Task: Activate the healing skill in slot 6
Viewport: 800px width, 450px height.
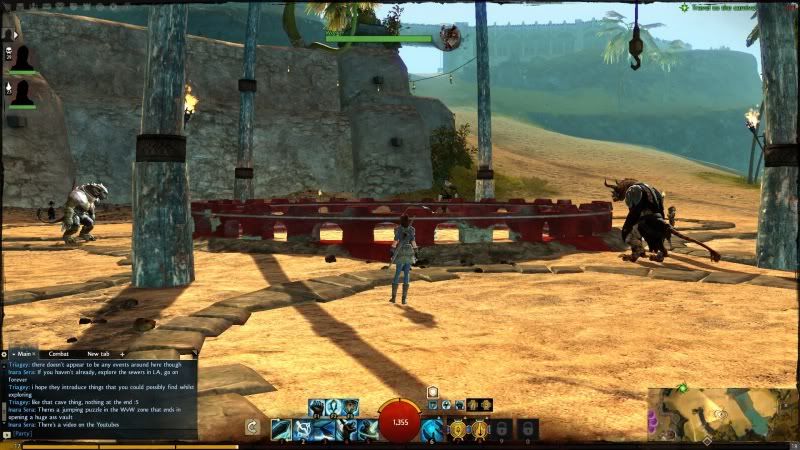Action: click(432, 430)
